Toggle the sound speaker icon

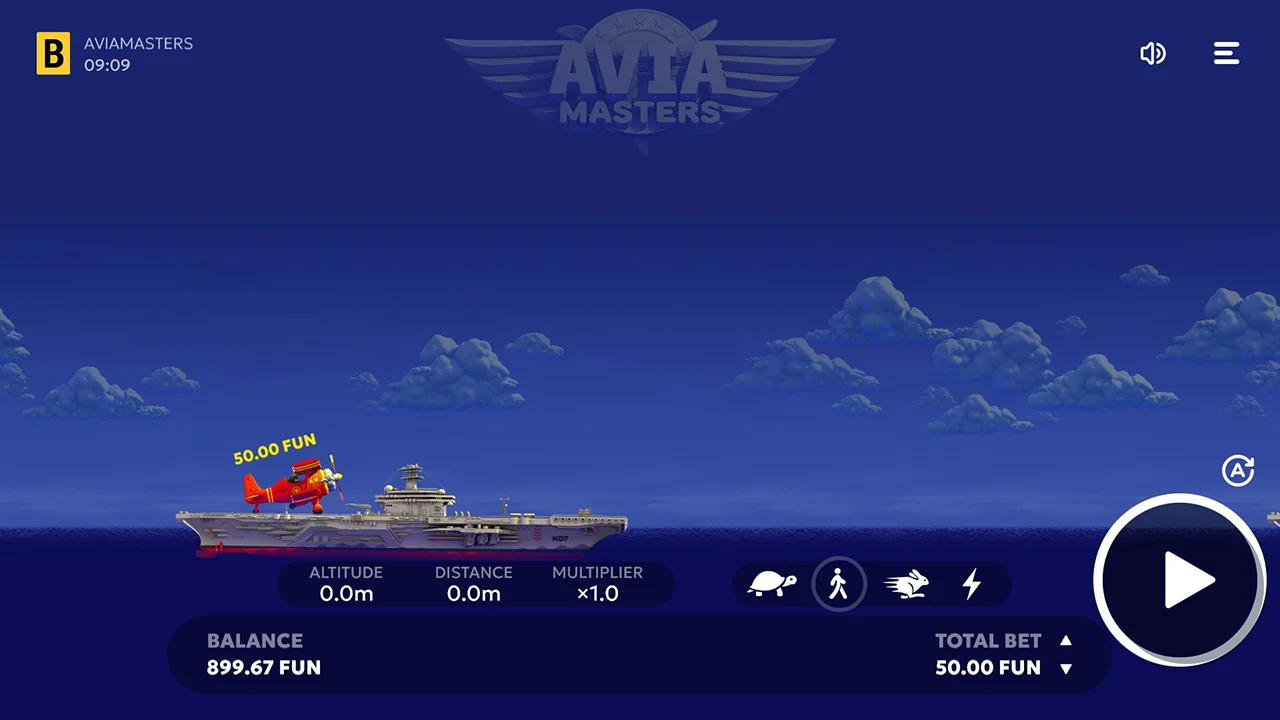point(1153,54)
